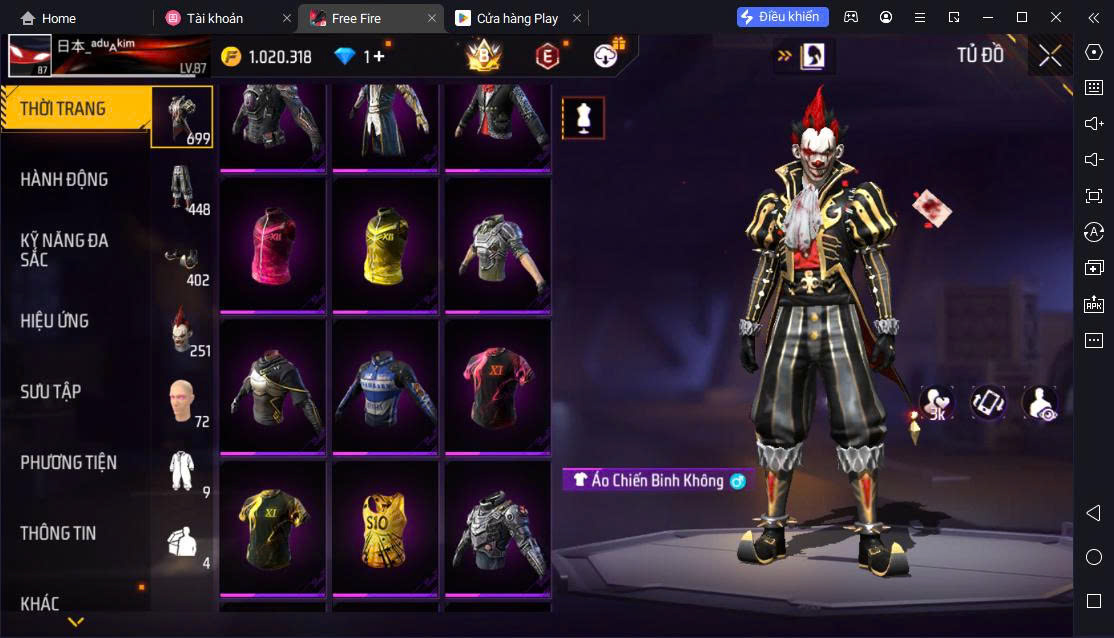The image size is (1114, 638).
Task: Choose the blue and white jersey
Action: click(x=385, y=385)
